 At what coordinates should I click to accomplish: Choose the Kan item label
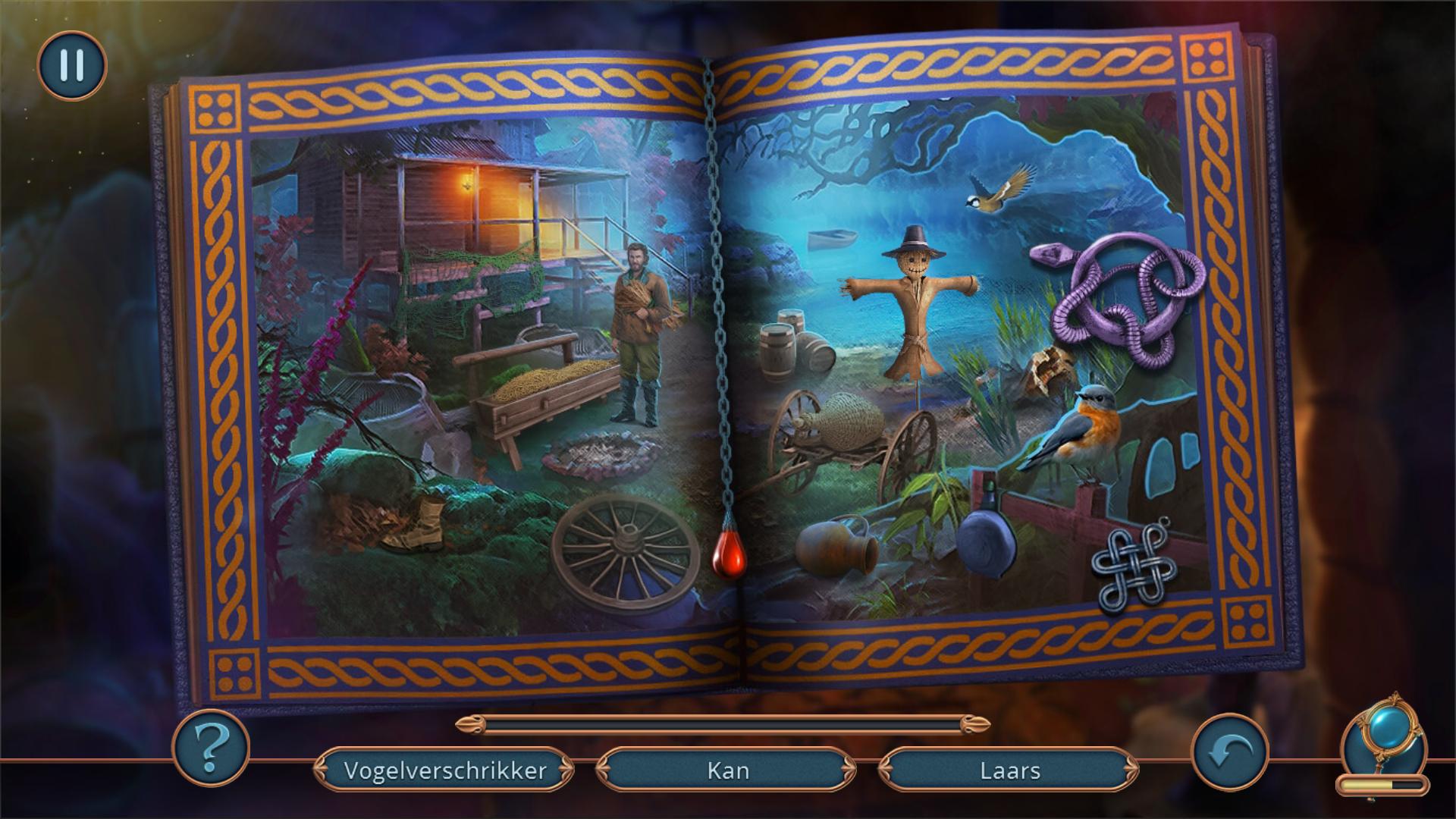(x=727, y=770)
